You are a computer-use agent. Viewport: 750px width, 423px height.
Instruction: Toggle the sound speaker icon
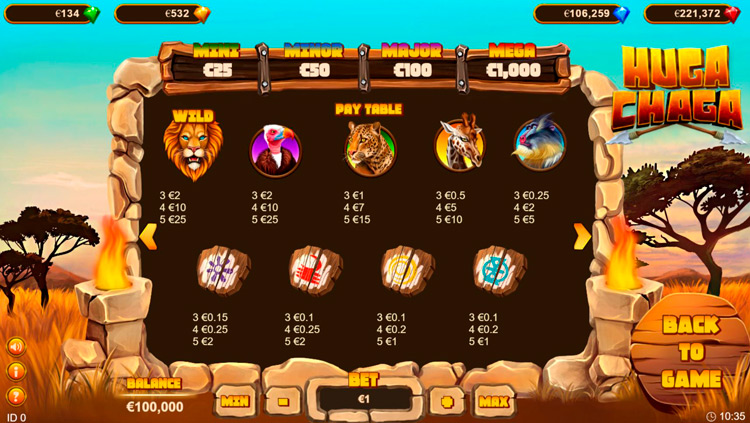[16, 347]
